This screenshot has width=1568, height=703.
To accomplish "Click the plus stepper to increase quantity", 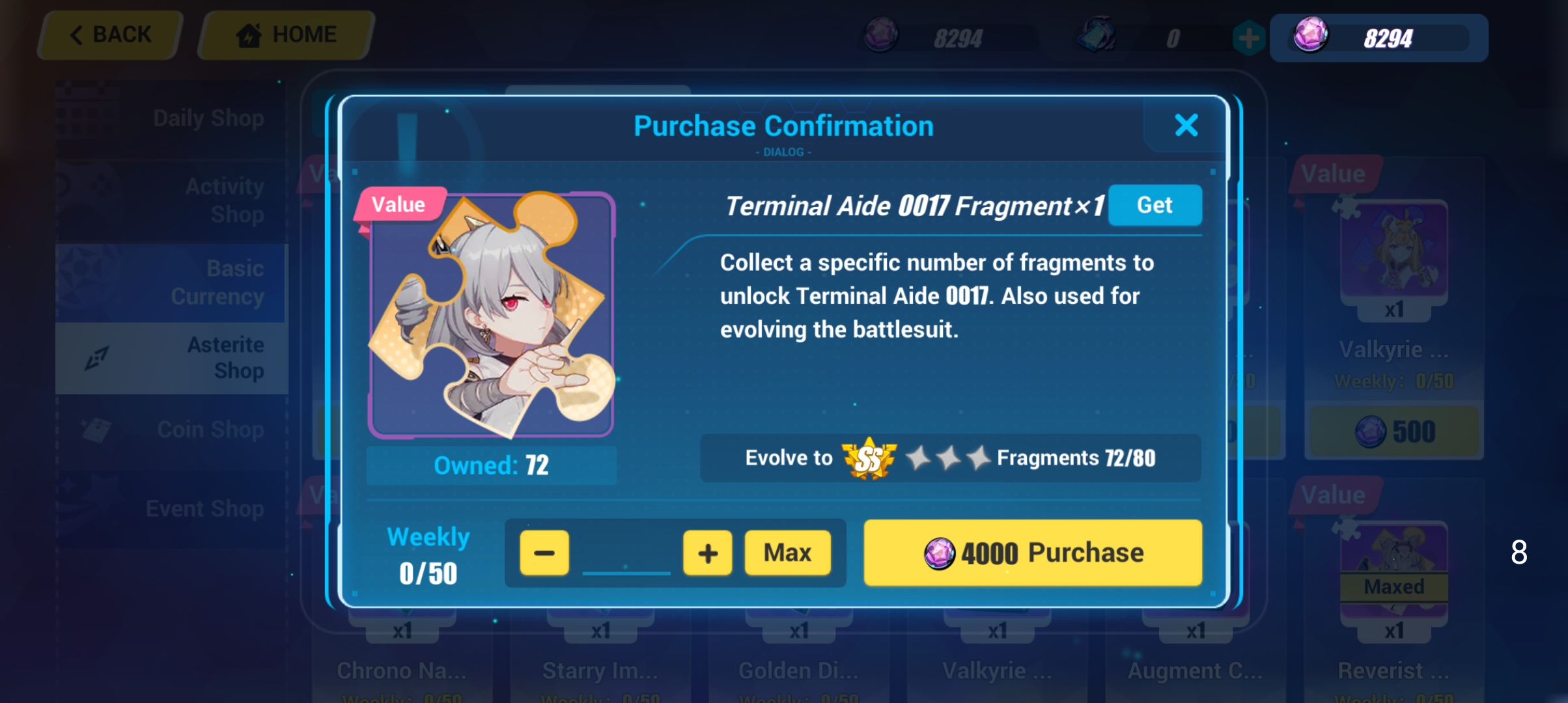I will click(707, 553).
